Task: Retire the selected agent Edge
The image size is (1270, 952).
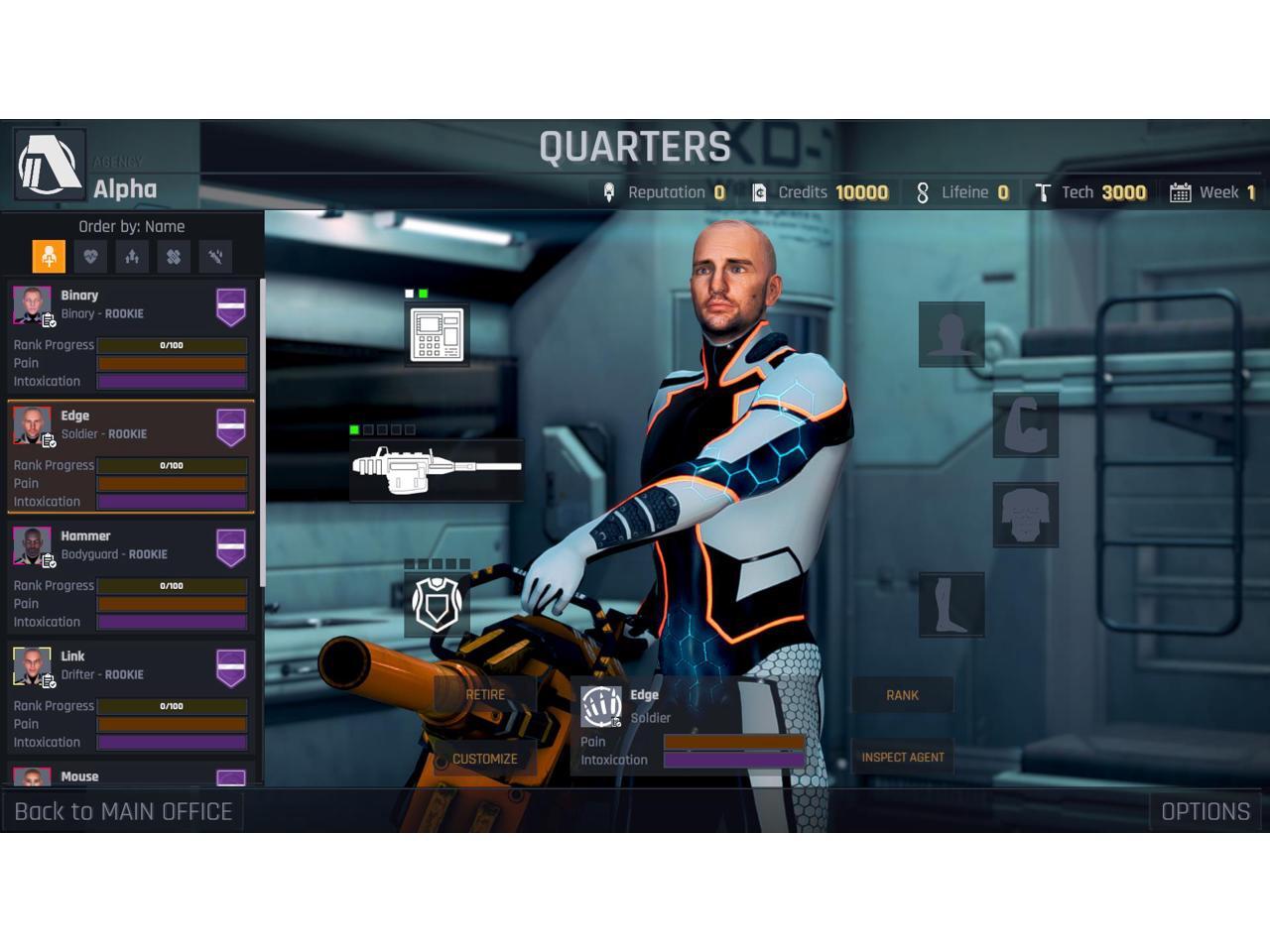Action: click(x=485, y=695)
